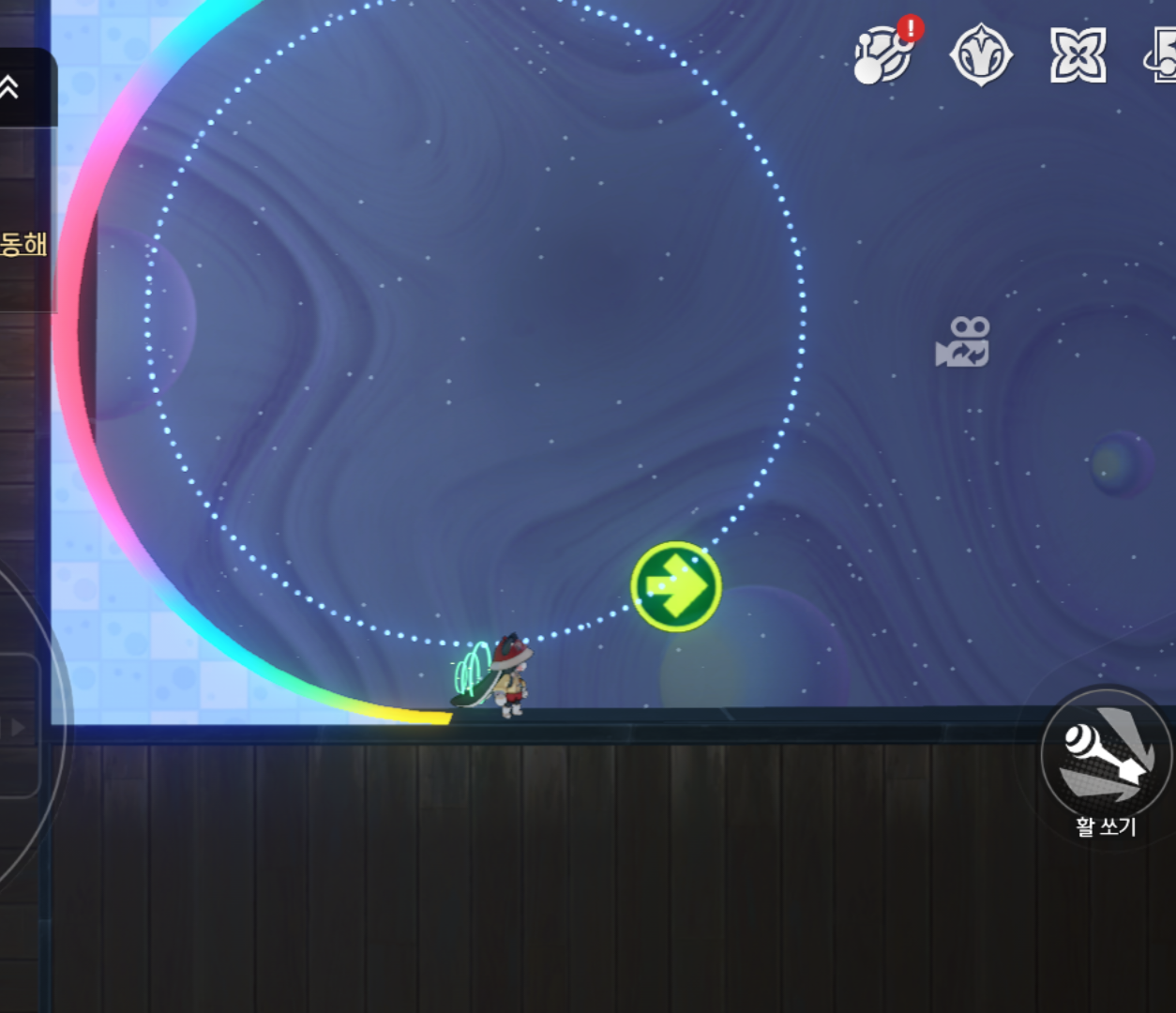Screen dimensions: 1176x1013
Task: Tap the 활 쓰기 bow action button
Action: (x=1106, y=753)
